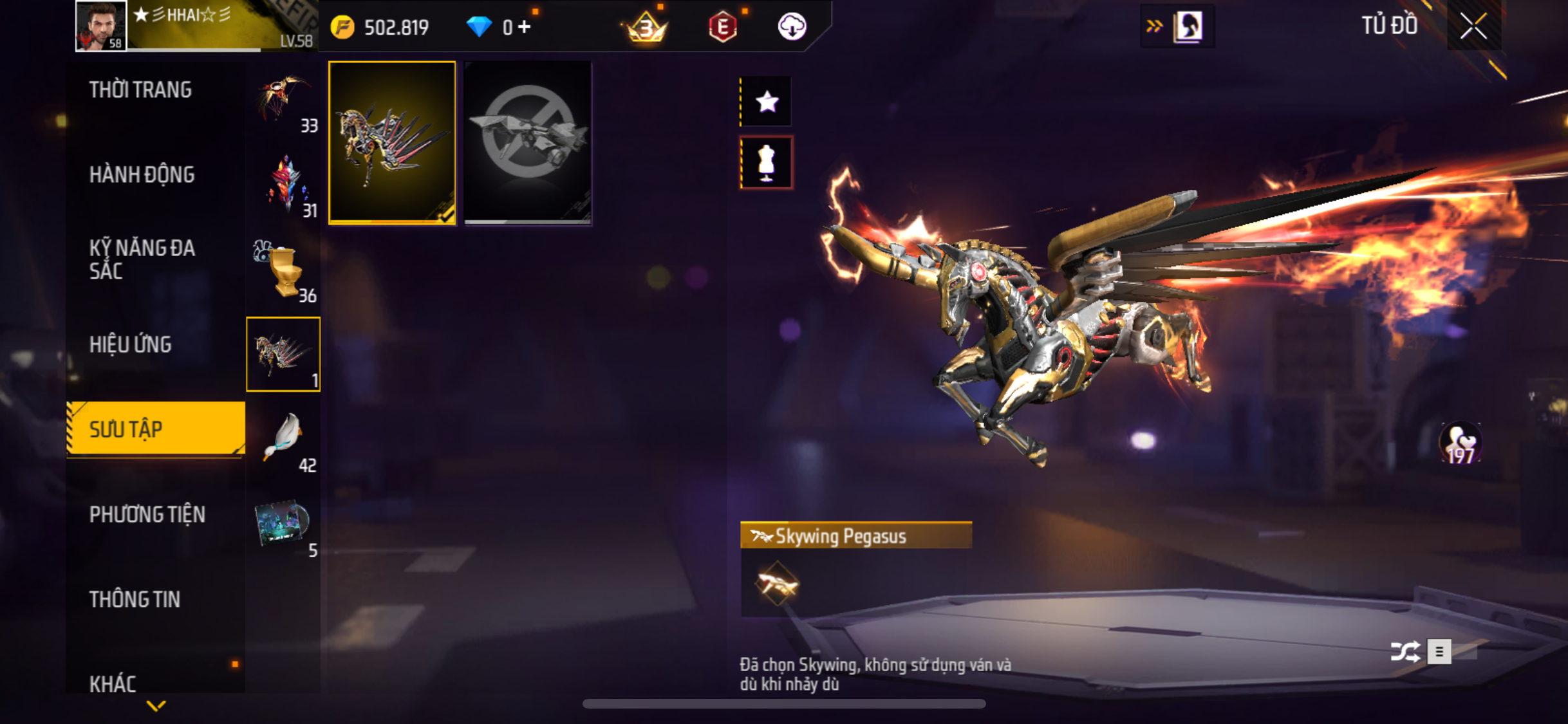Open the golden toilet subcategory
The height and width of the screenshot is (724, 1568).
[x=283, y=270]
